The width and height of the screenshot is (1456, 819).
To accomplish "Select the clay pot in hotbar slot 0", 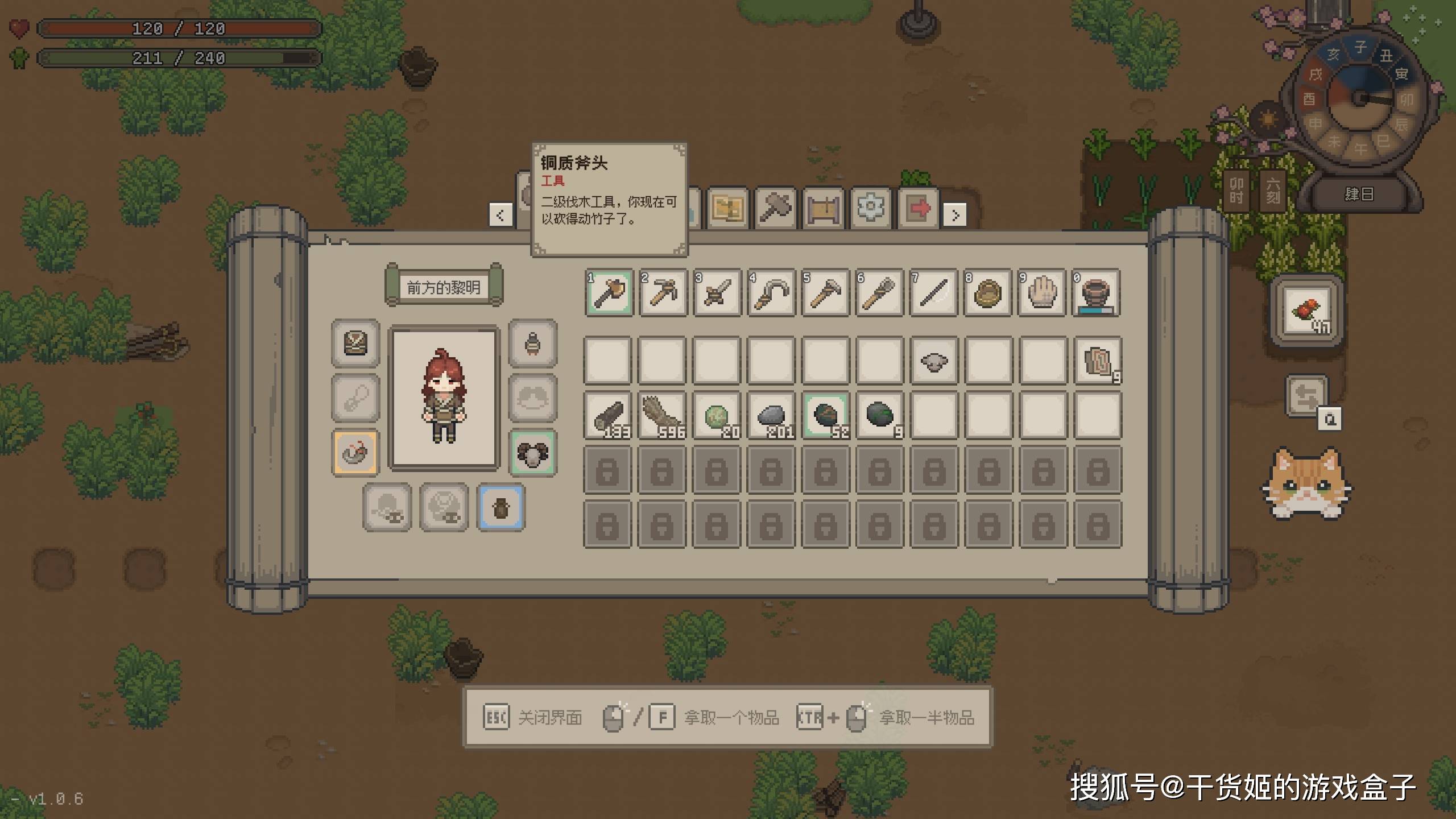I will (1096, 293).
